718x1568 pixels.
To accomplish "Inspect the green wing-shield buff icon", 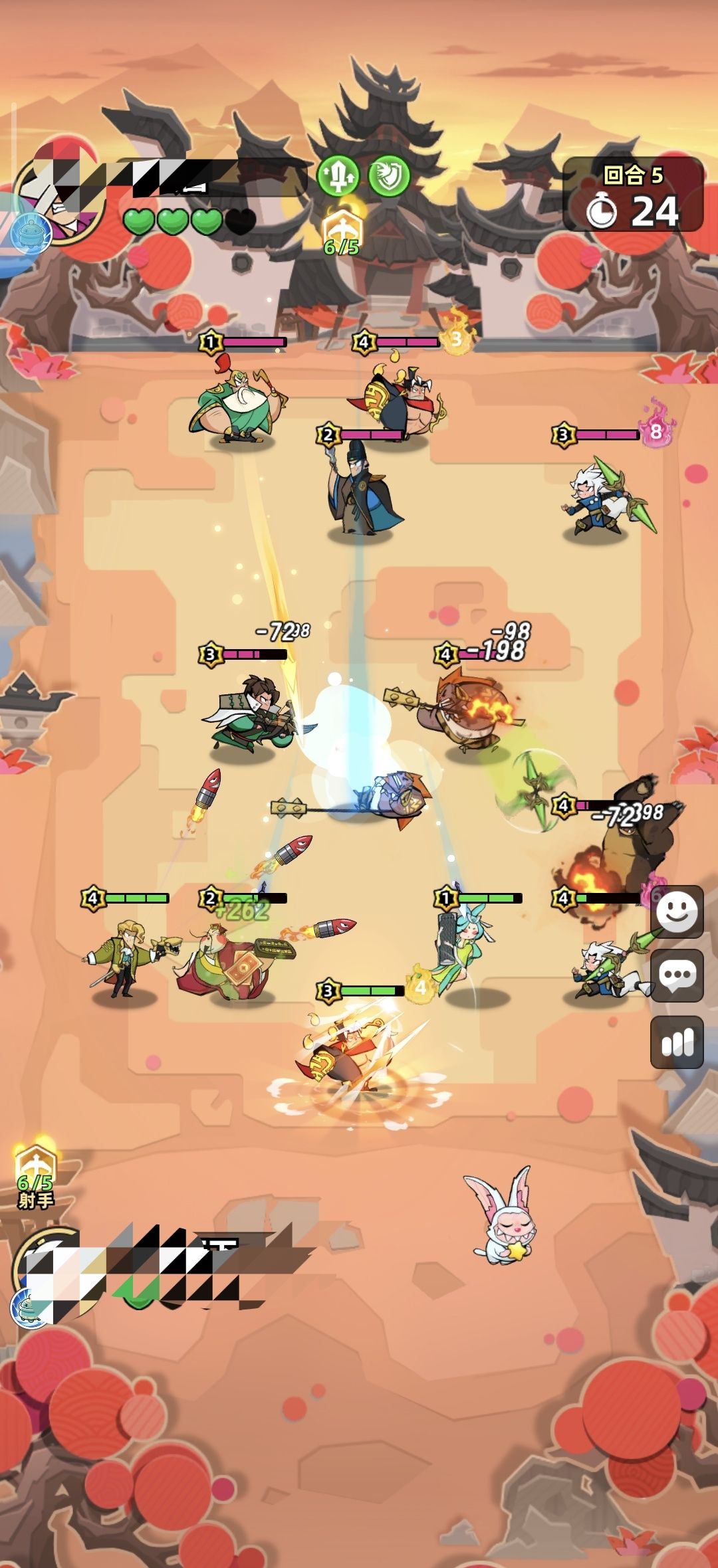I will click(x=389, y=176).
